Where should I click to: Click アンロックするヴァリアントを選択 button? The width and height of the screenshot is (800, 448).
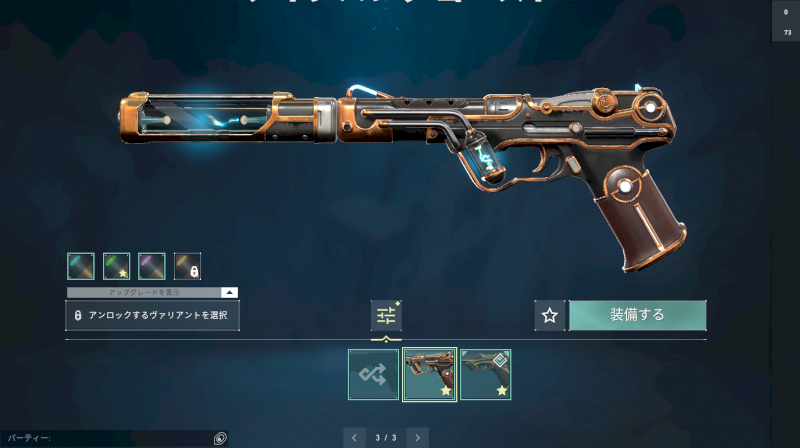152,315
